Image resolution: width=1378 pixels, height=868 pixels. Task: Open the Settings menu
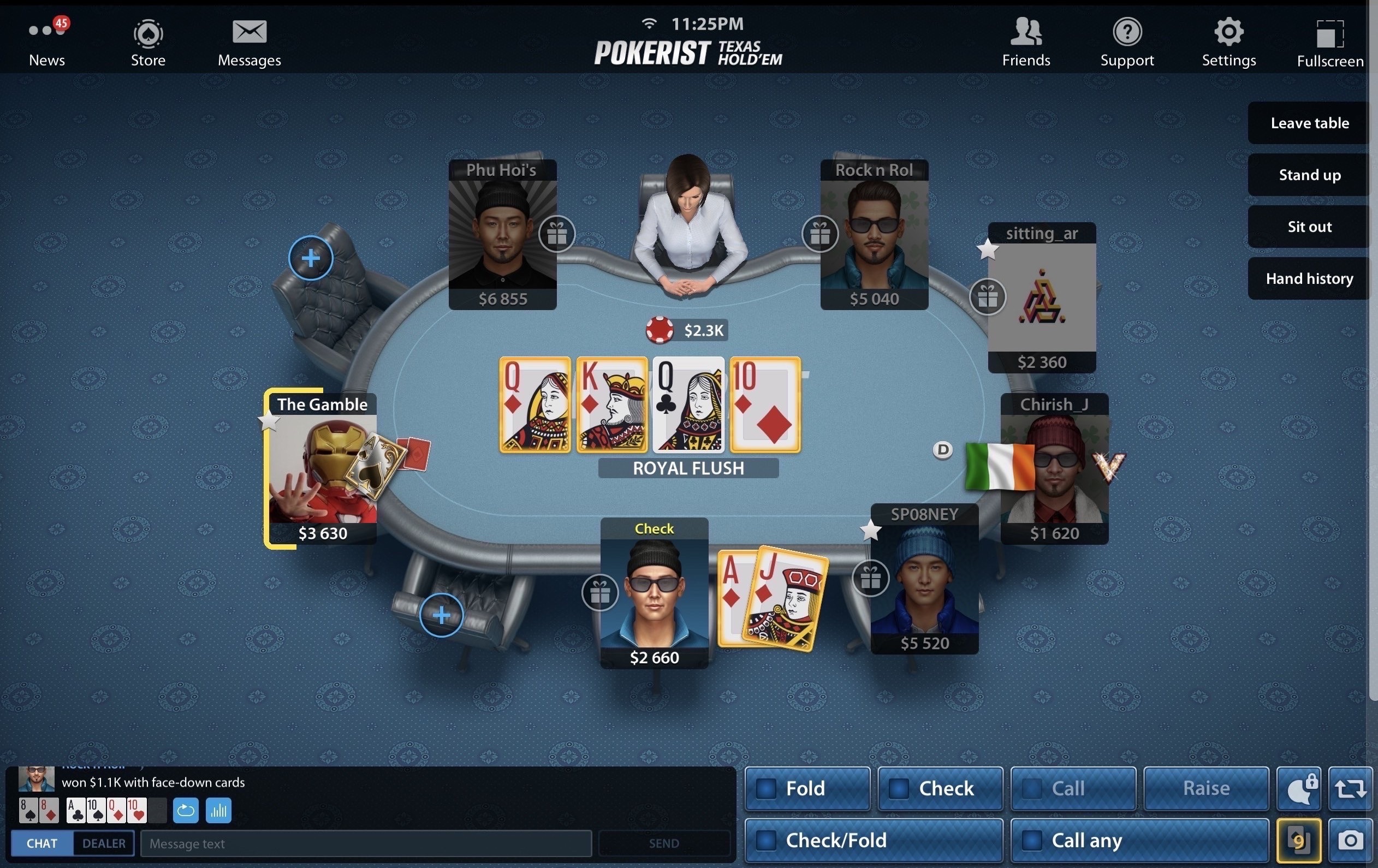click(1228, 43)
